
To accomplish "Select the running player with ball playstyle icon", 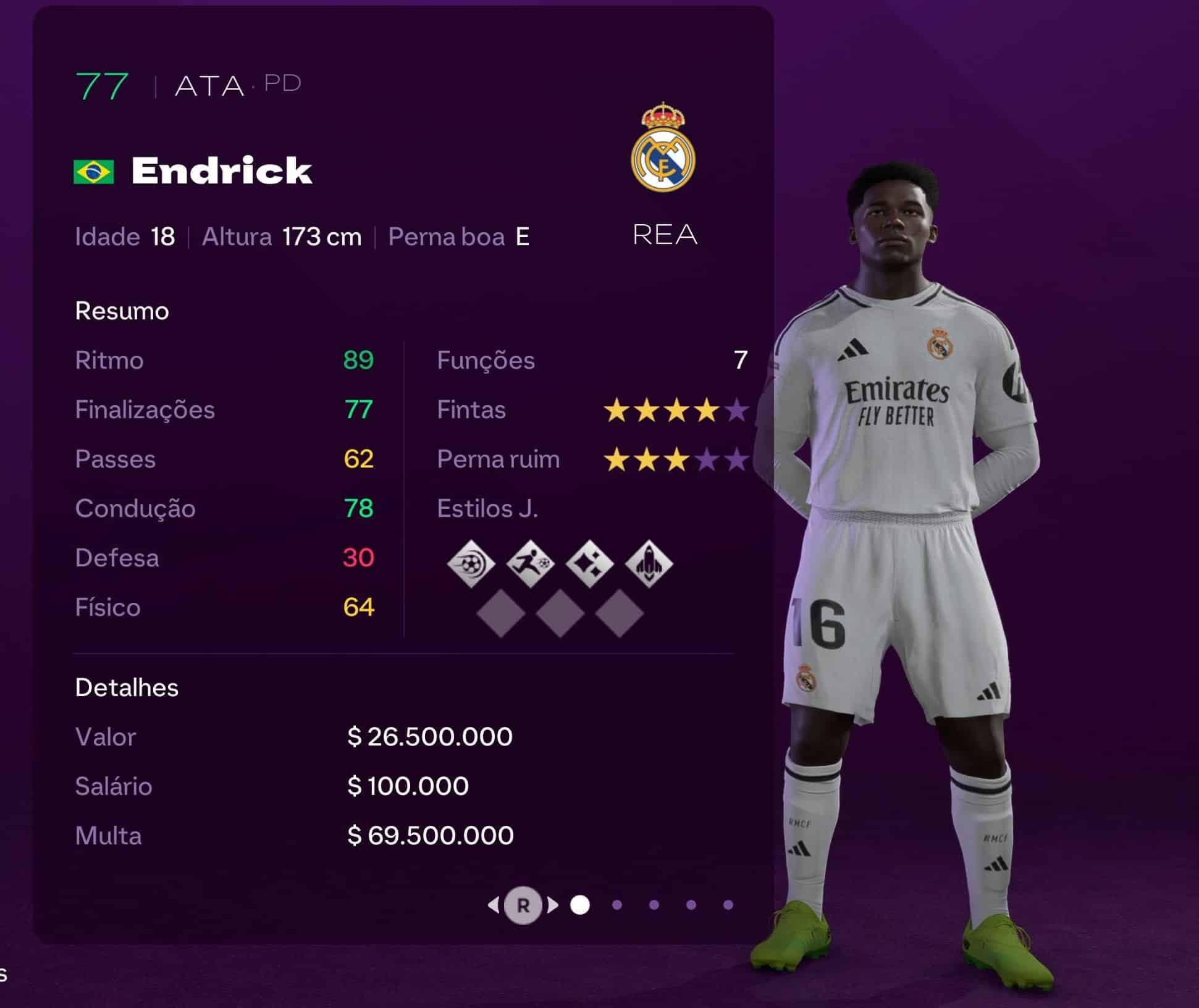I will click(530, 563).
